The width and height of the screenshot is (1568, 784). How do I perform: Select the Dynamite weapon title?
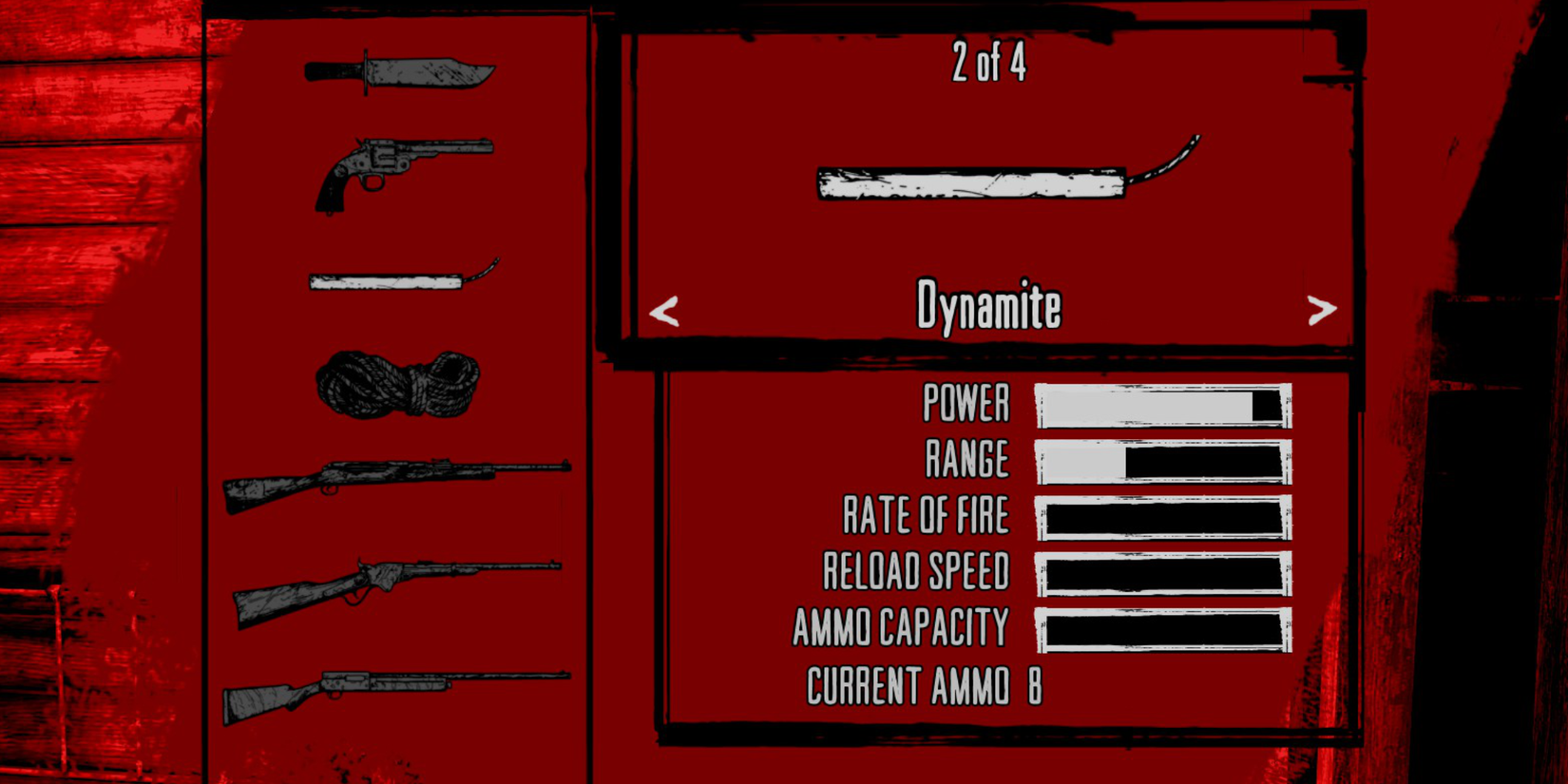[x=989, y=304]
